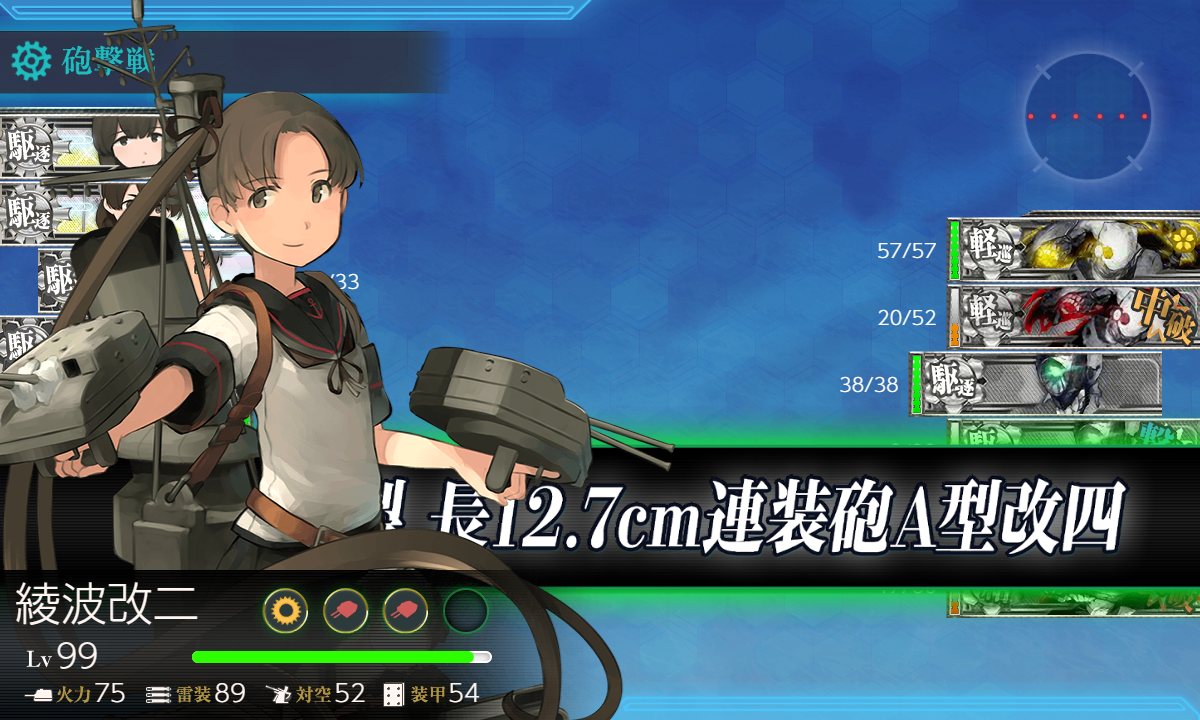Click the shelling phase gear icon header
The image size is (1200, 720).
tap(31, 62)
